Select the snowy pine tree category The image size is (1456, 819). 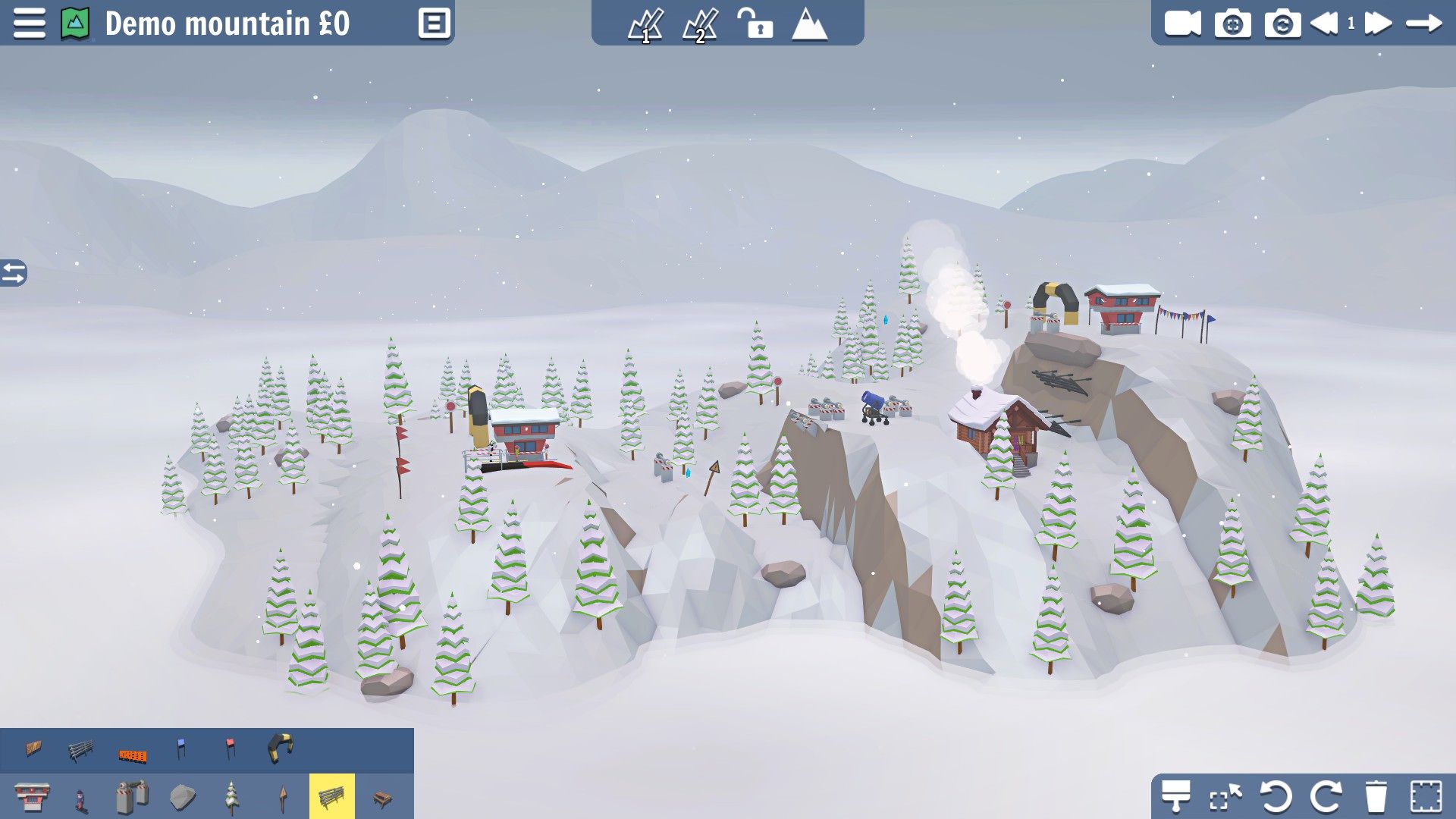(232, 797)
